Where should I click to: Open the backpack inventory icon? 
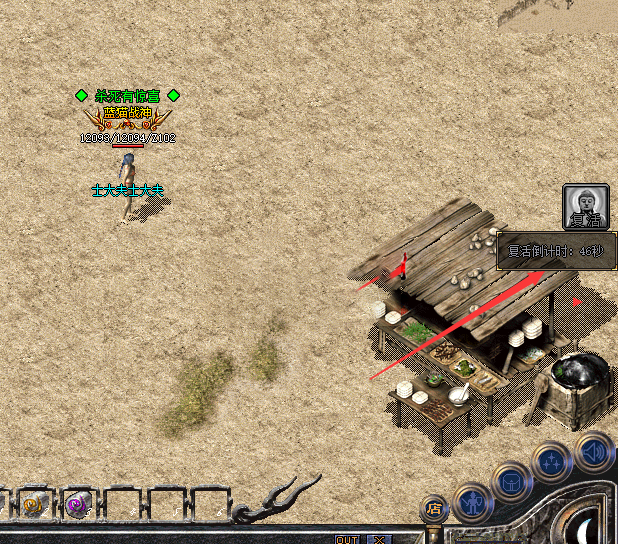coord(512,481)
